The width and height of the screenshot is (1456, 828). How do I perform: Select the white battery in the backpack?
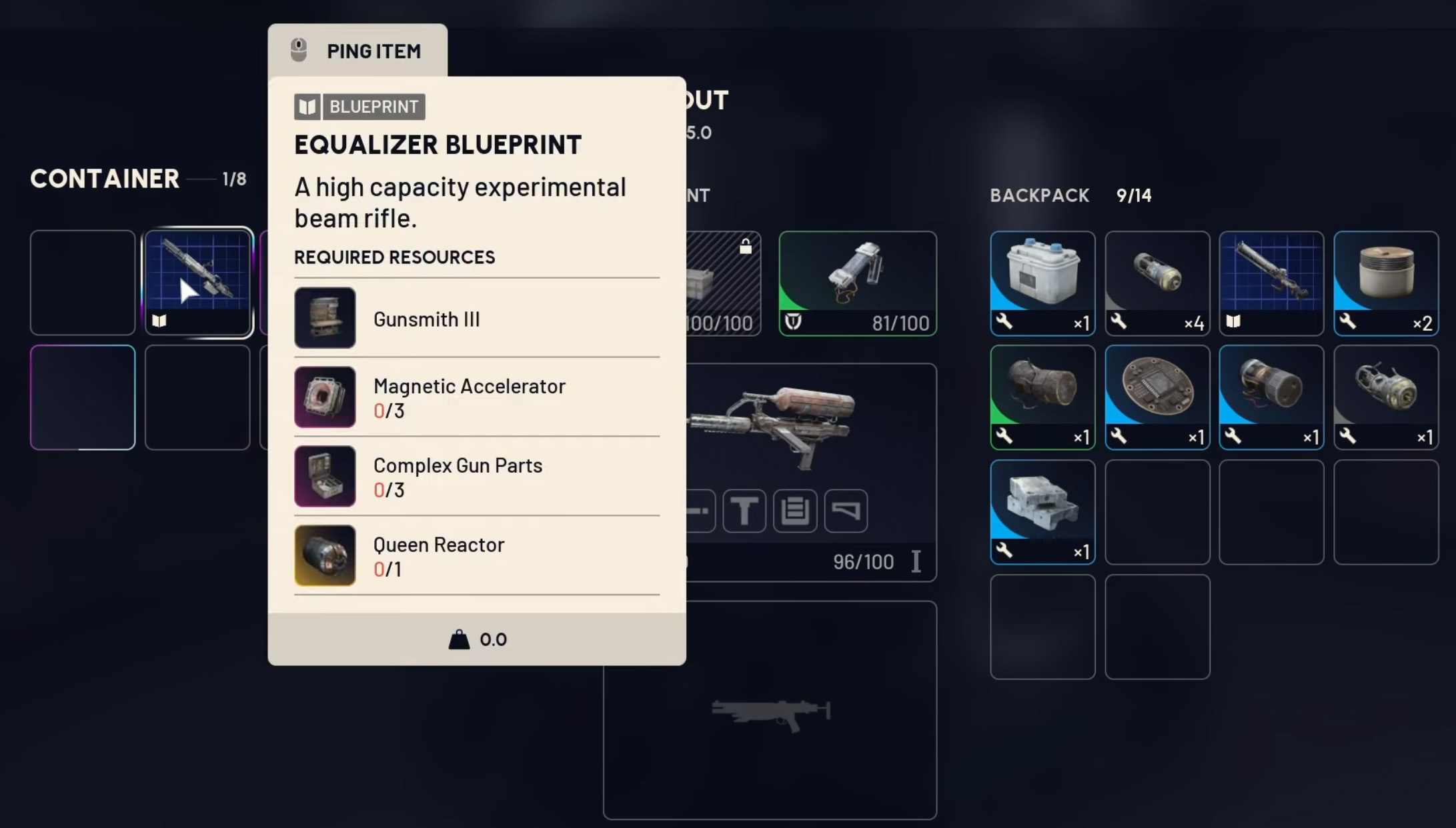pos(1042,283)
